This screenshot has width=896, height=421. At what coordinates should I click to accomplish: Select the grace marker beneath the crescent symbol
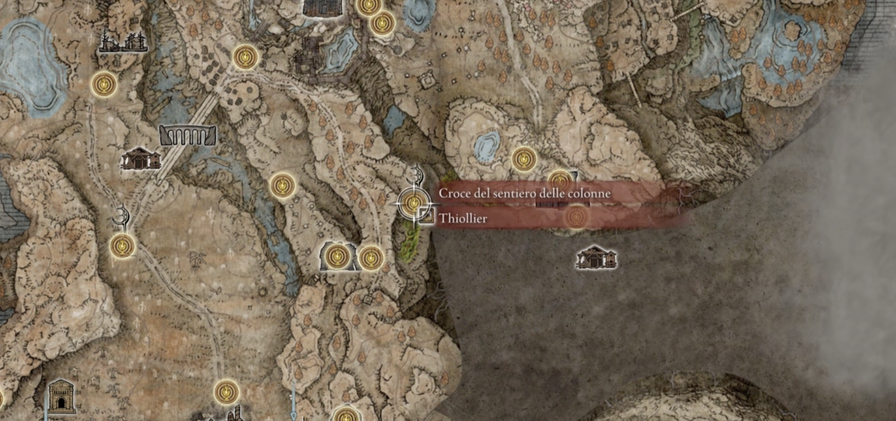coord(122,245)
